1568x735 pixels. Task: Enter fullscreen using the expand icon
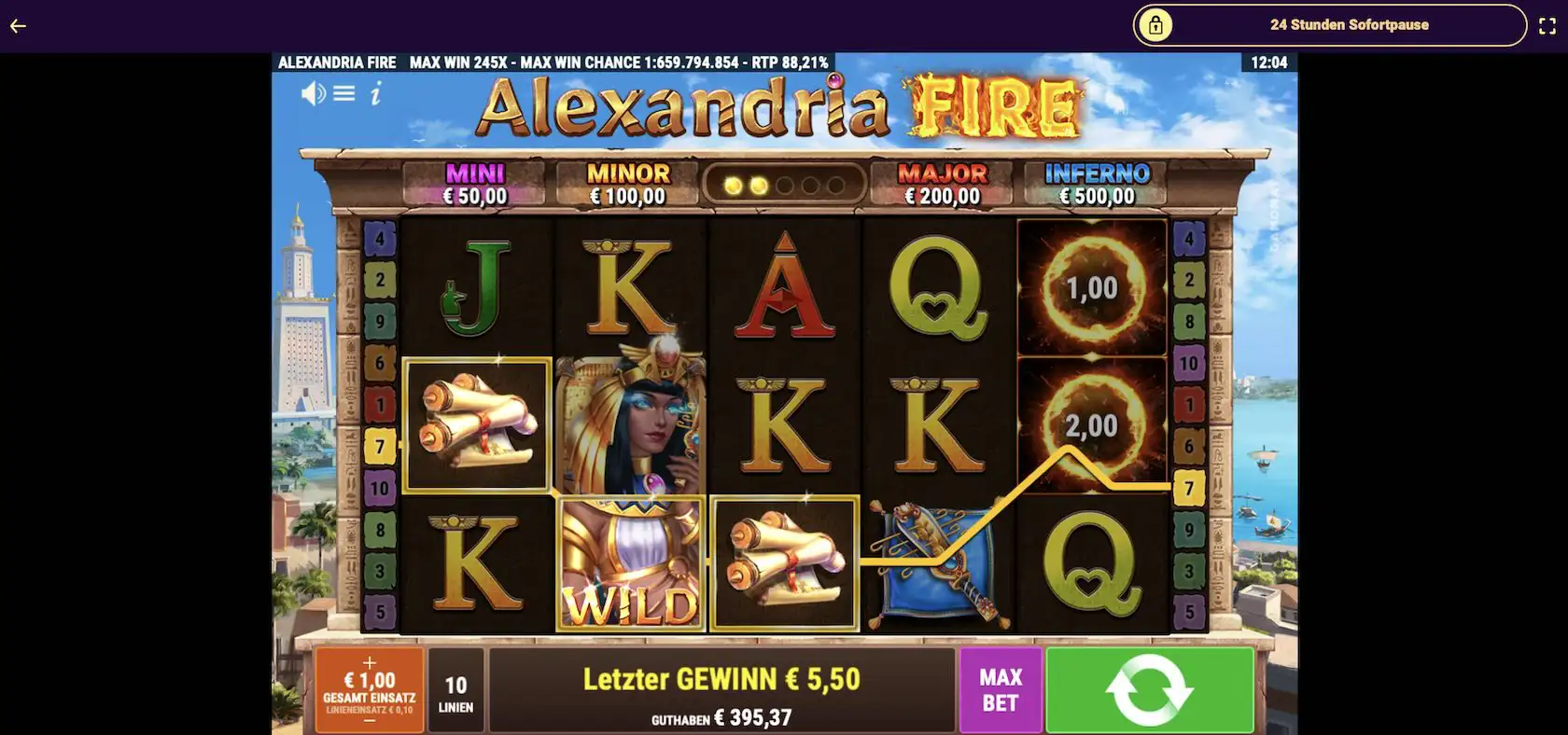pyautogui.click(x=1547, y=25)
